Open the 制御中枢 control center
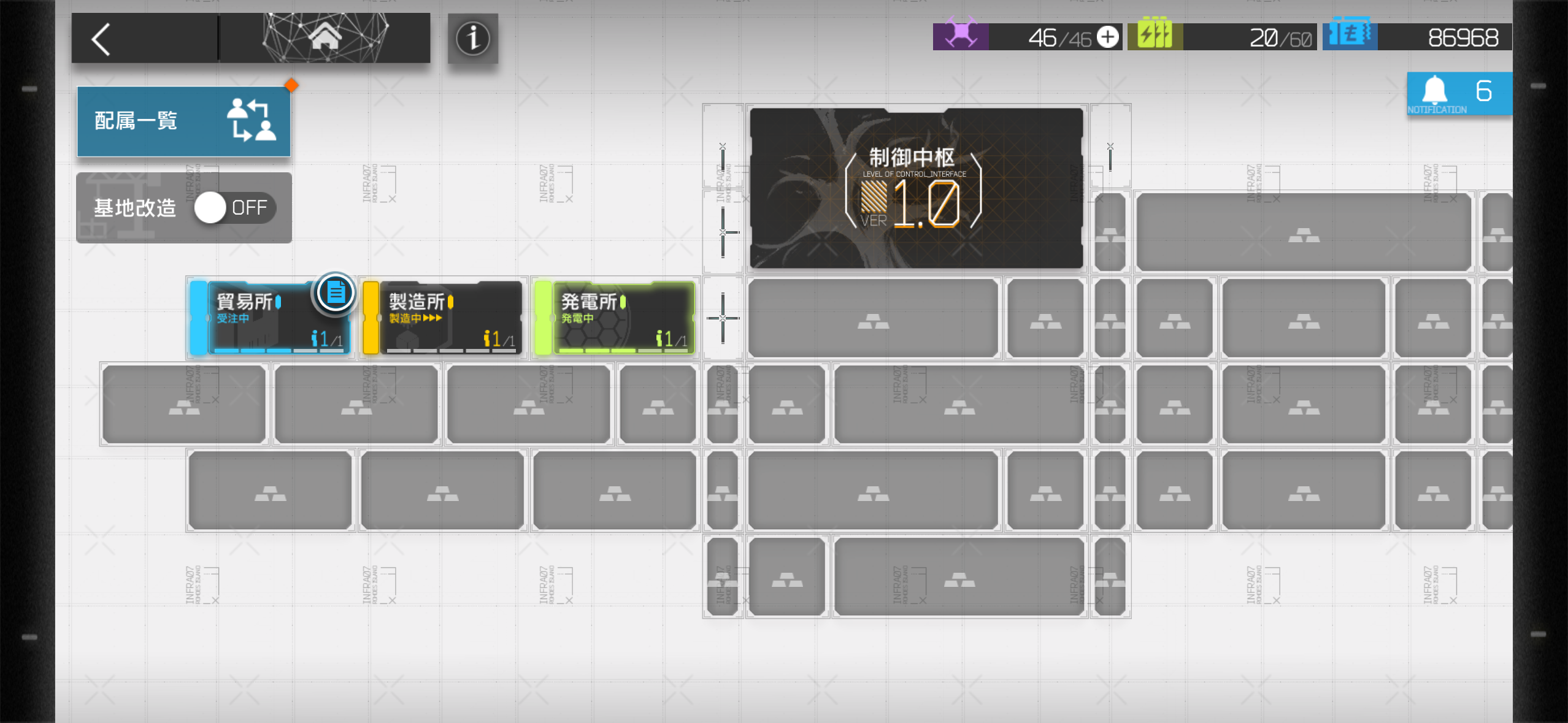The image size is (1568, 723). [916, 188]
